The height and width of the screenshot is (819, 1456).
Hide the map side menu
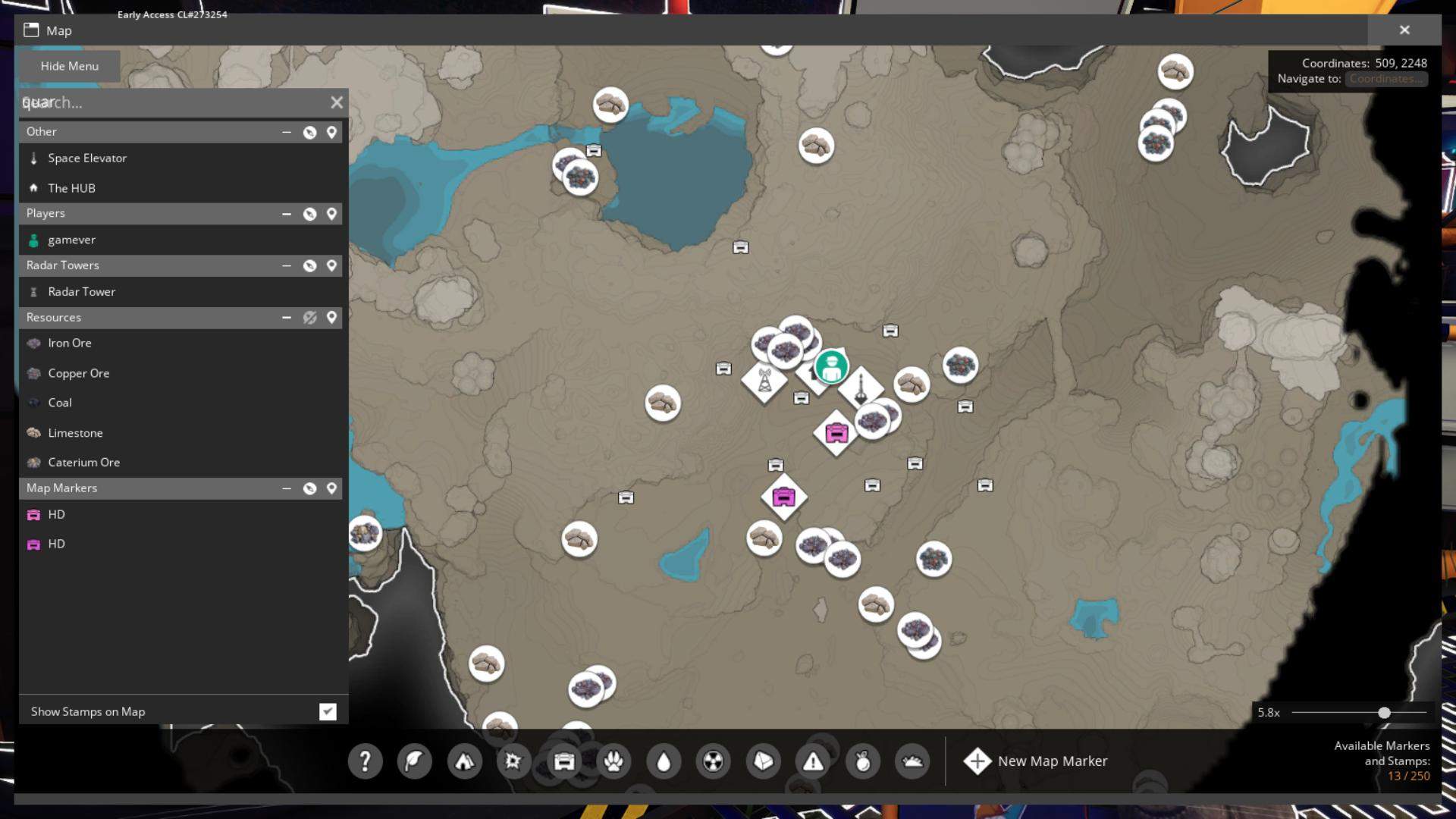(x=69, y=66)
